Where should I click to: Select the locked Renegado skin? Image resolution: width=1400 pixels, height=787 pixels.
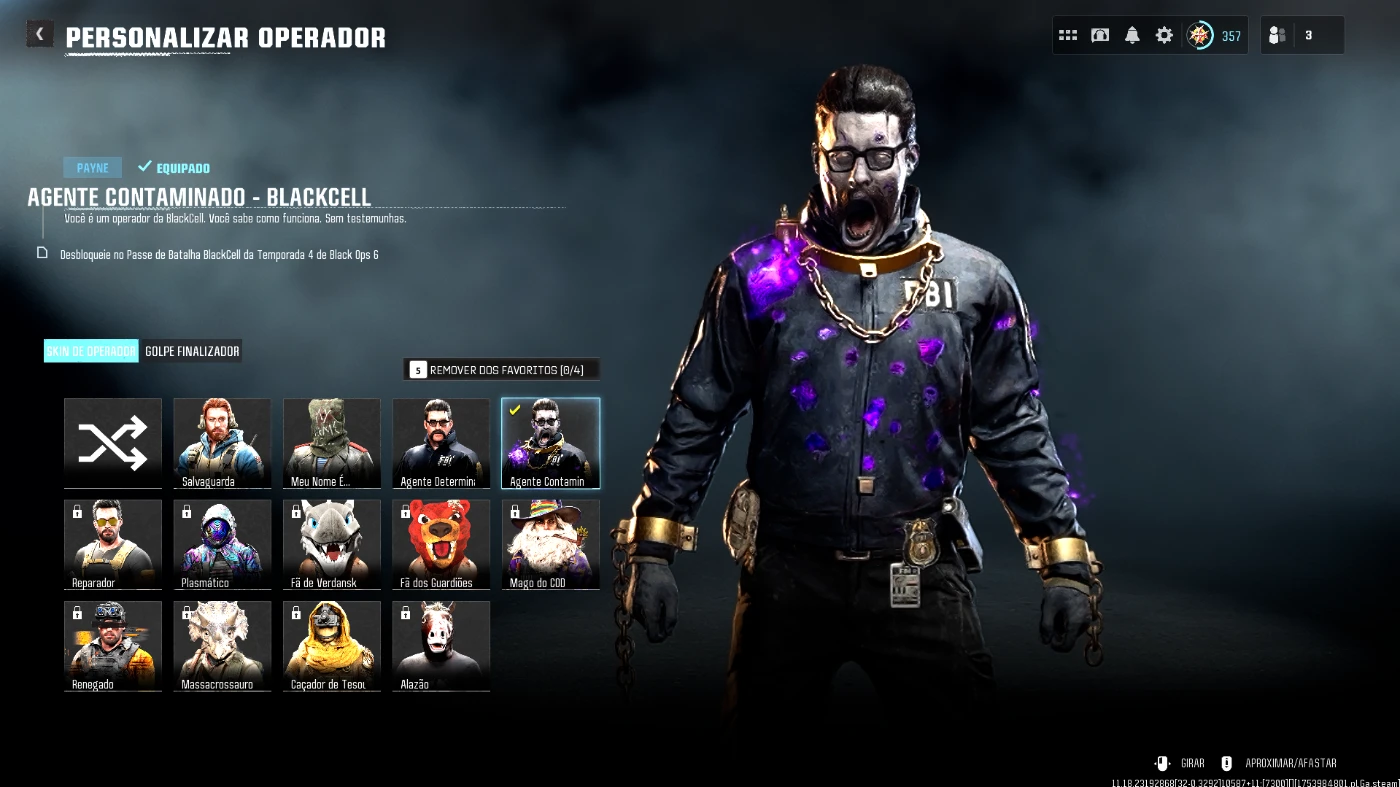[113, 645]
